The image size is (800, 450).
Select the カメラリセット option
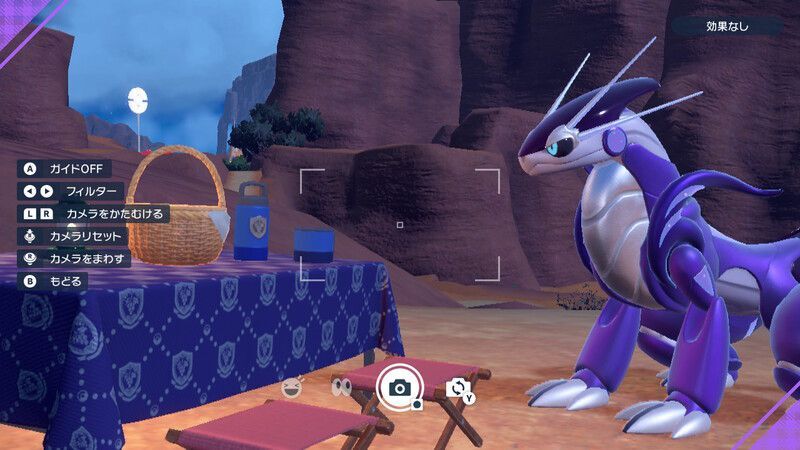coord(76,236)
